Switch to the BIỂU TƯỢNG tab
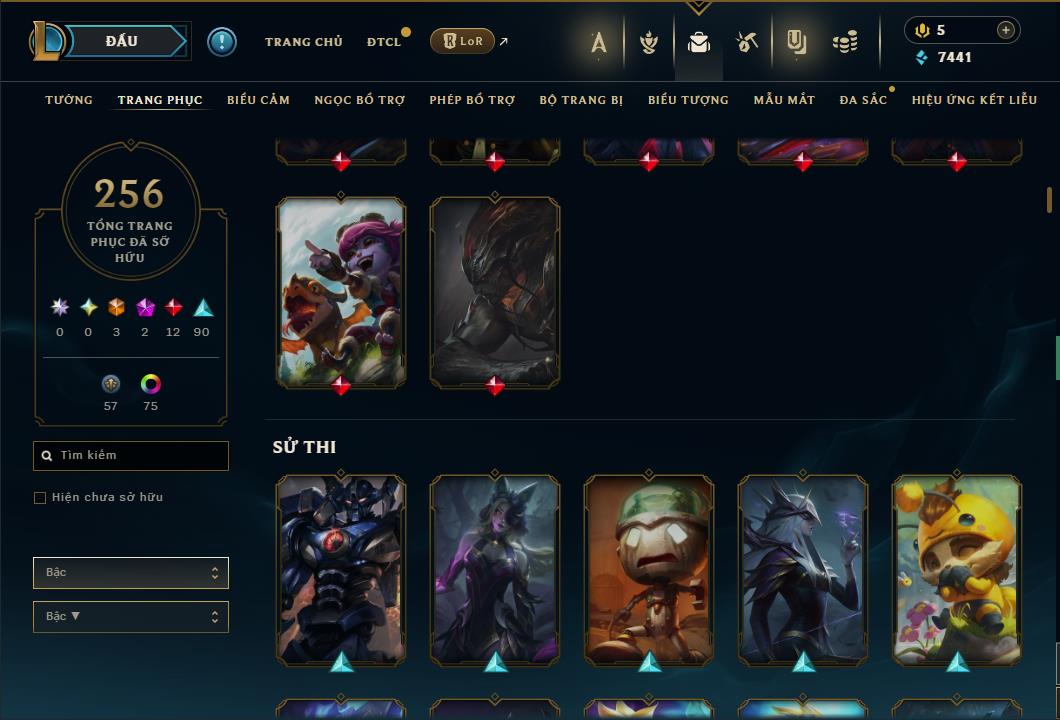Image resolution: width=1060 pixels, height=720 pixels. (688, 100)
